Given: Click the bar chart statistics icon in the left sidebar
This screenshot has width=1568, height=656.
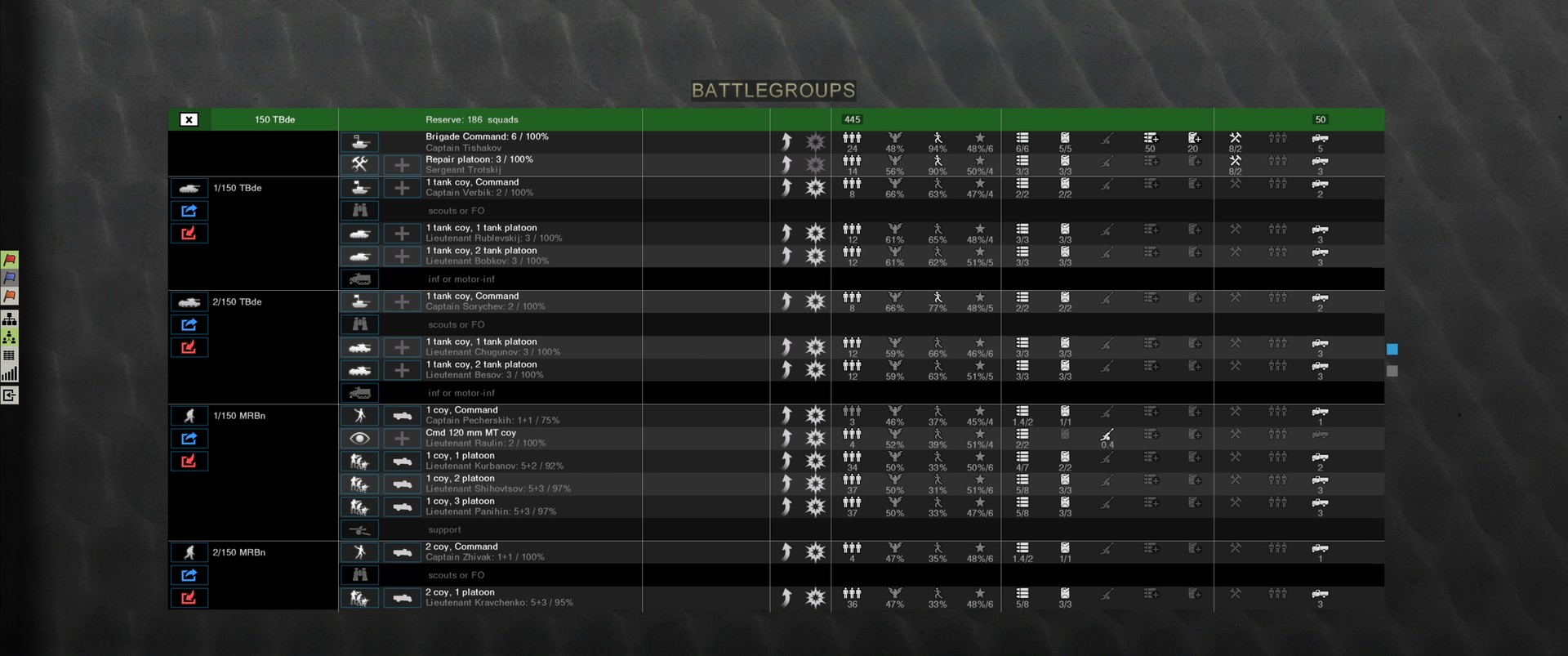Looking at the screenshot, I should click(x=10, y=374).
